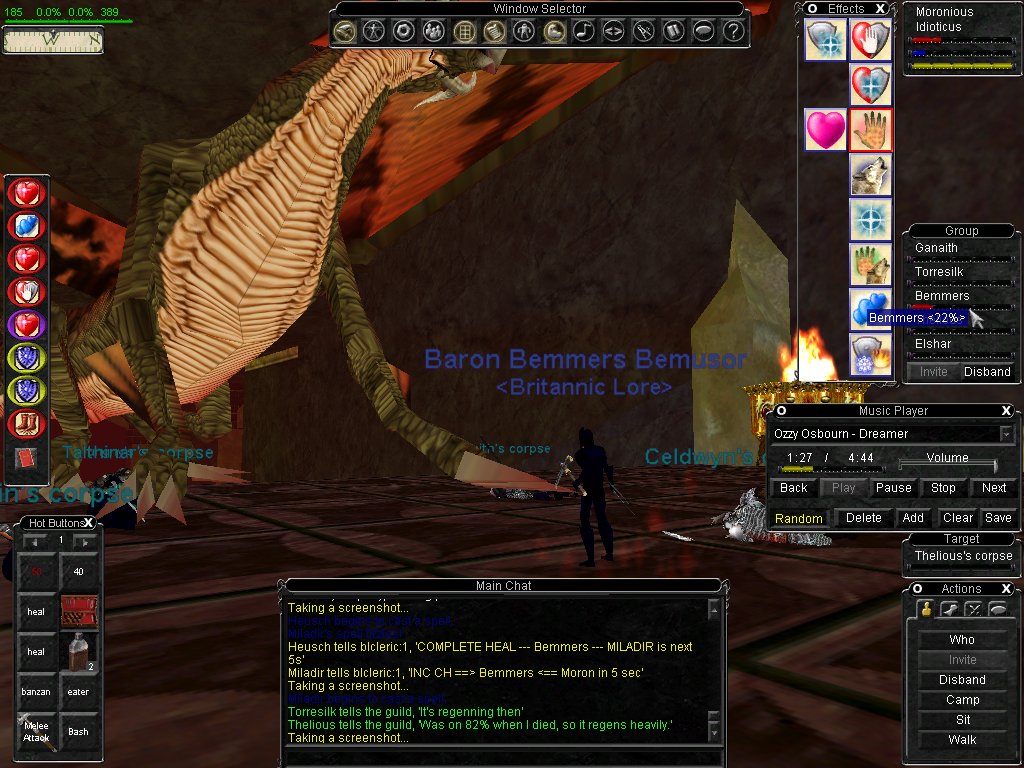Open the song selection dropdown
Viewport: 1024px width, 768px height.
[x=1006, y=434]
